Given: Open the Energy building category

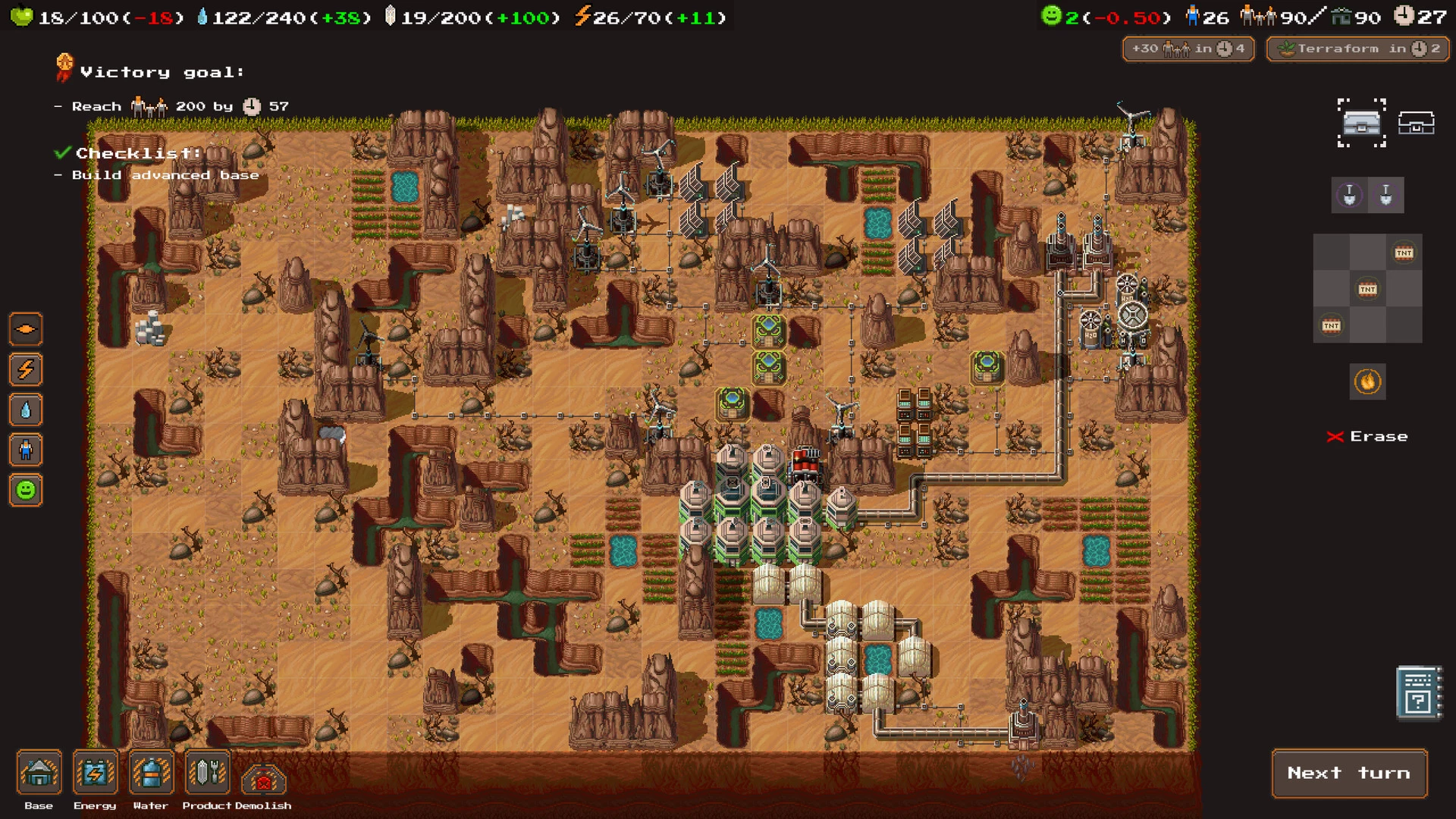Looking at the screenshot, I should 96,773.
